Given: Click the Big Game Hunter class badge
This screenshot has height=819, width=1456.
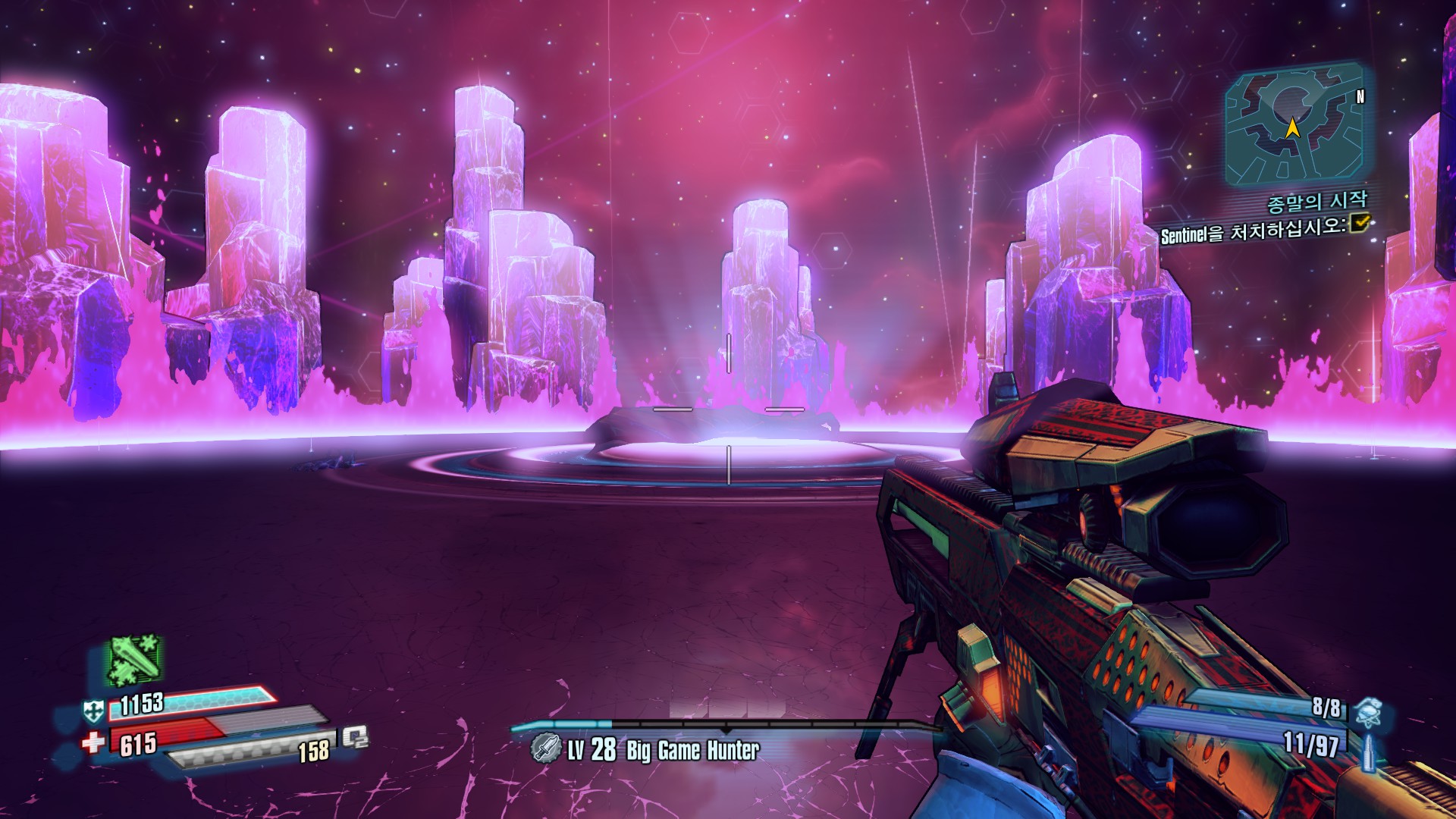Looking at the screenshot, I should click(x=544, y=749).
